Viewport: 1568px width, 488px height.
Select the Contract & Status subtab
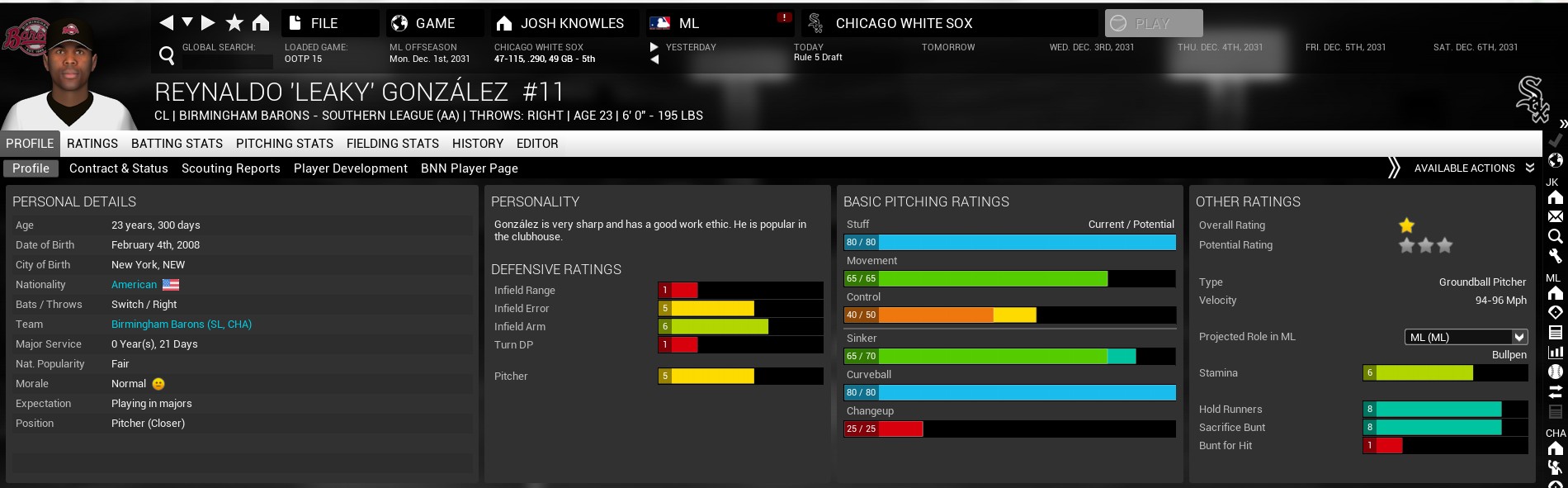click(119, 168)
